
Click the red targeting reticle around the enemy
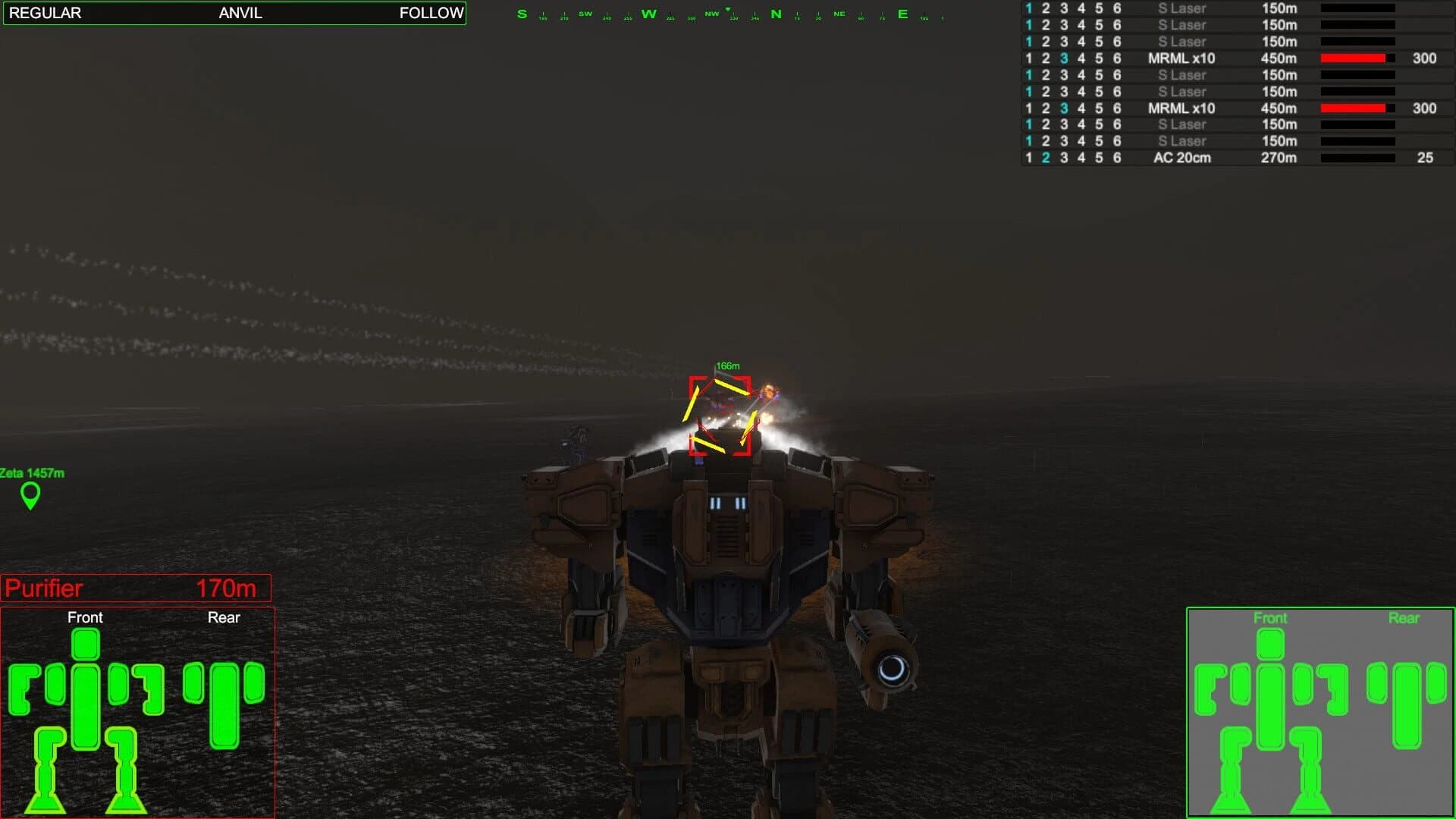[719, 416]
